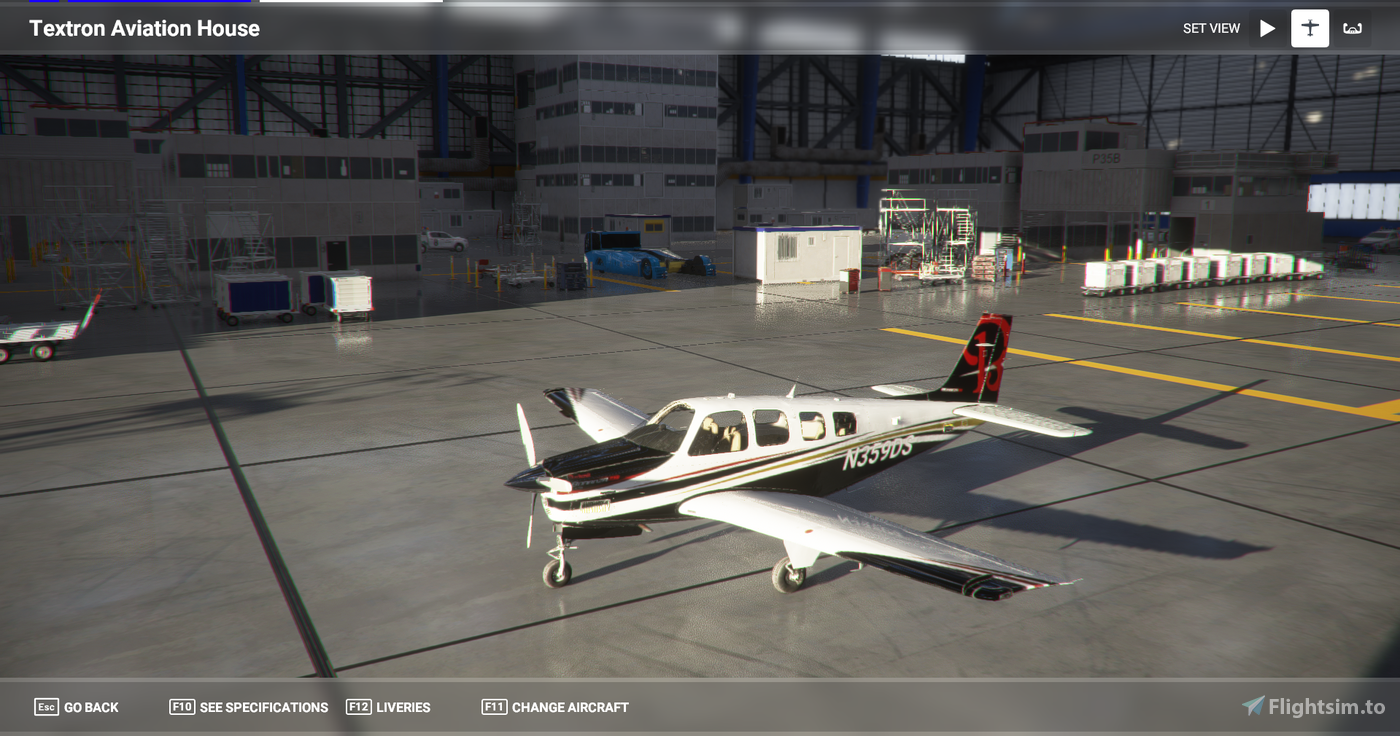Click GO BACK

coord(90,706)
